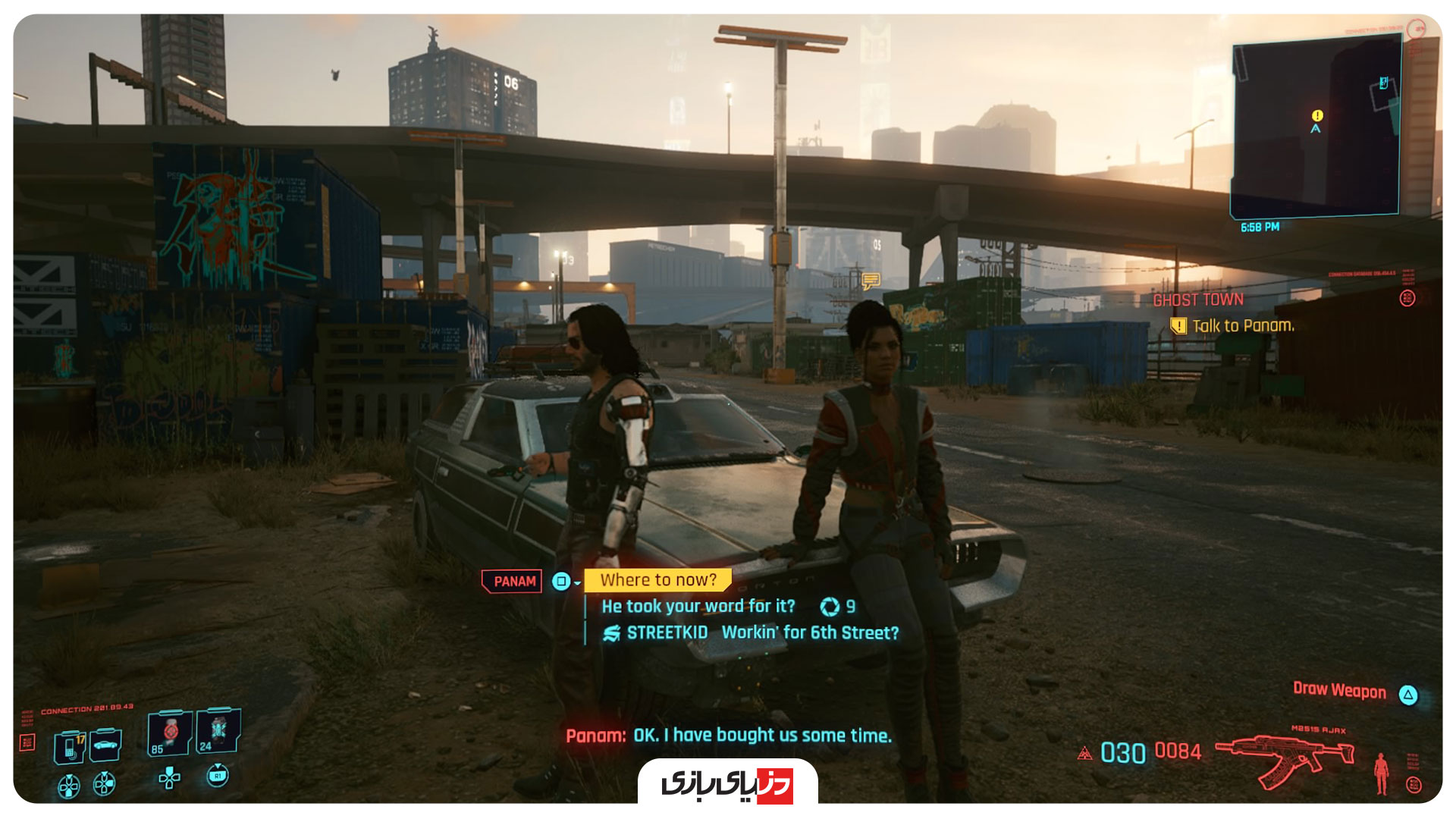The width and height of the screenshot is (1456, 819).
Task: Click the "Talk to Panam" quest objective
Action: coord(1242,326)
